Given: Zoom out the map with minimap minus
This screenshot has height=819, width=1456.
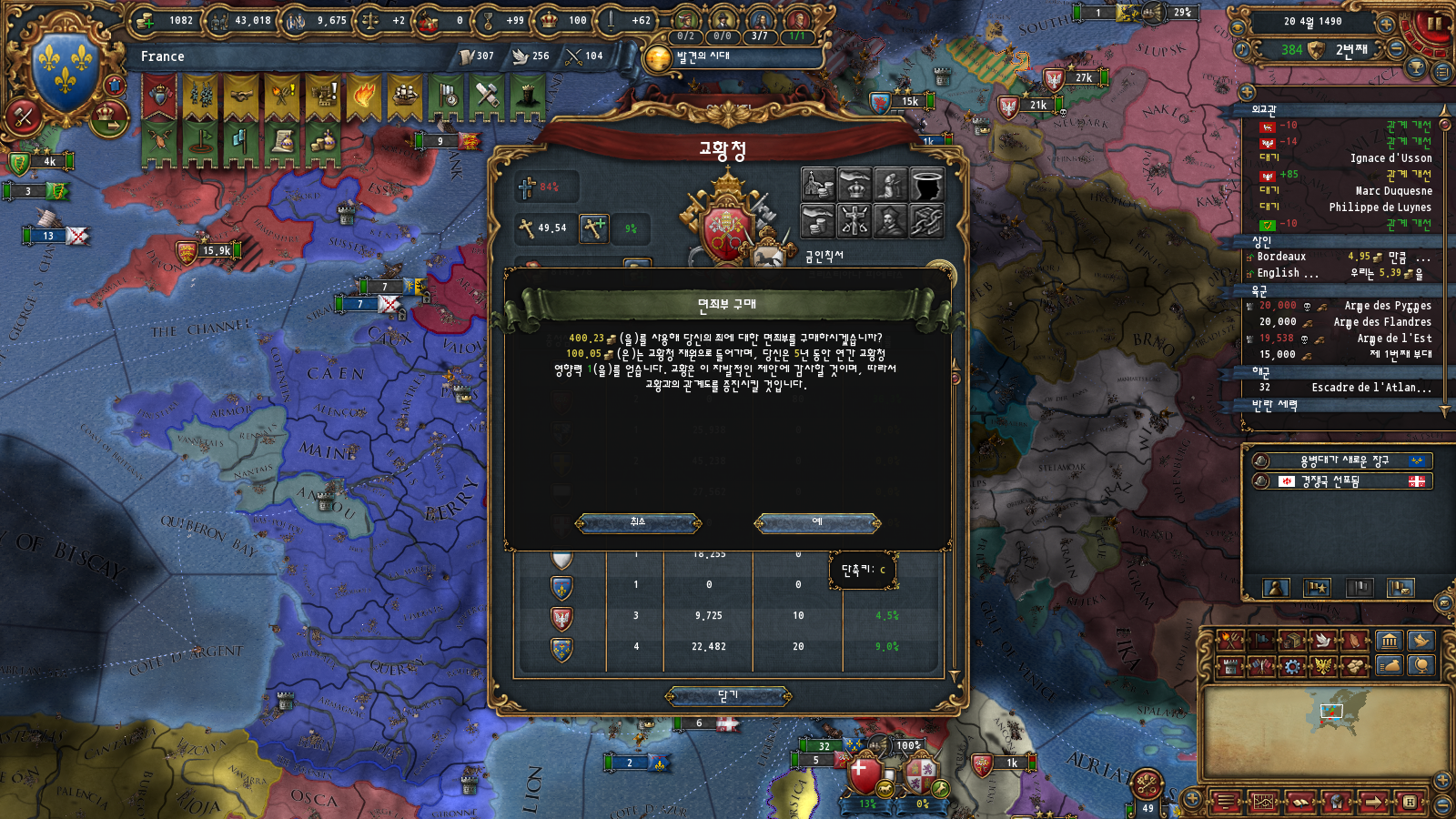Looking at the screenshot, I should (x=1442, y=805).
